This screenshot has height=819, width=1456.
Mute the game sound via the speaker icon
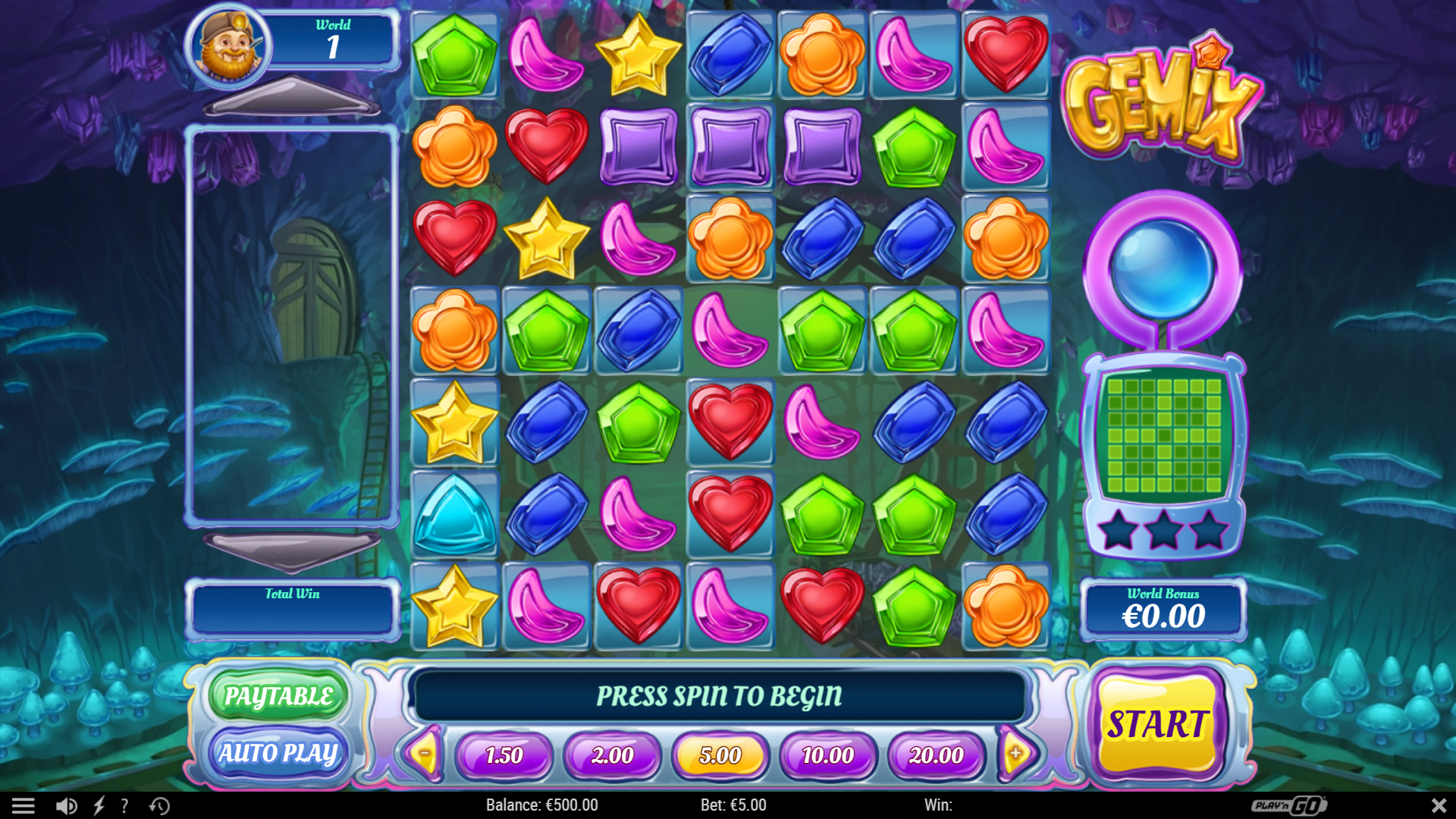point(67,805)
